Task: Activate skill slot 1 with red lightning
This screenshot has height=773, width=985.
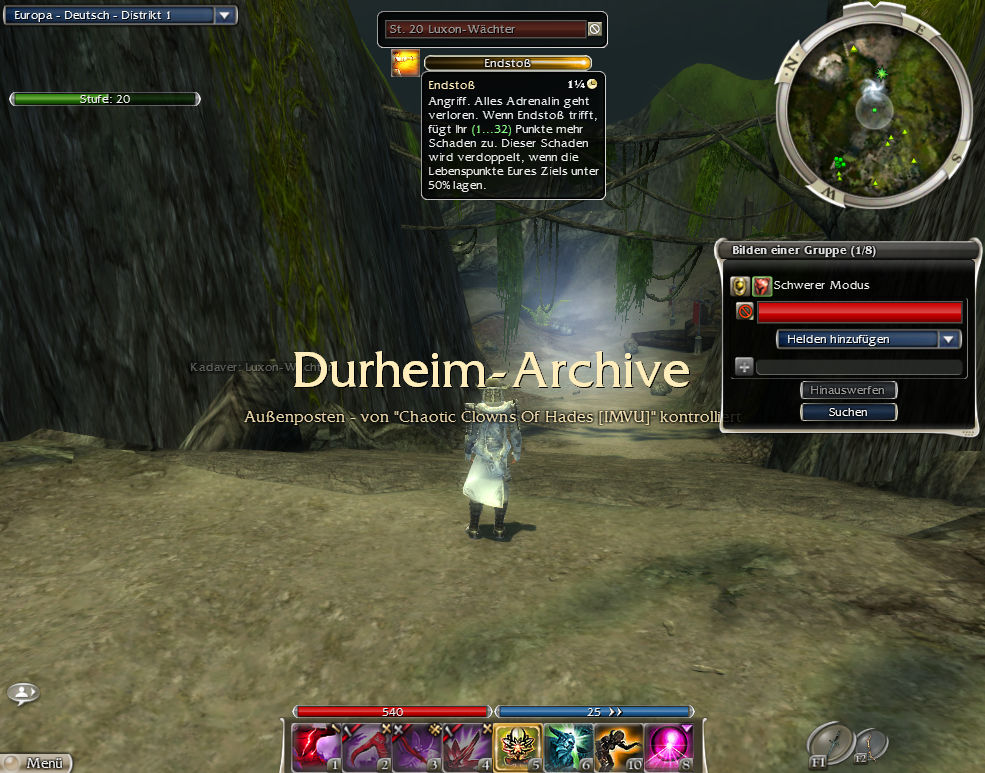Action: click(x=315, y=748)
